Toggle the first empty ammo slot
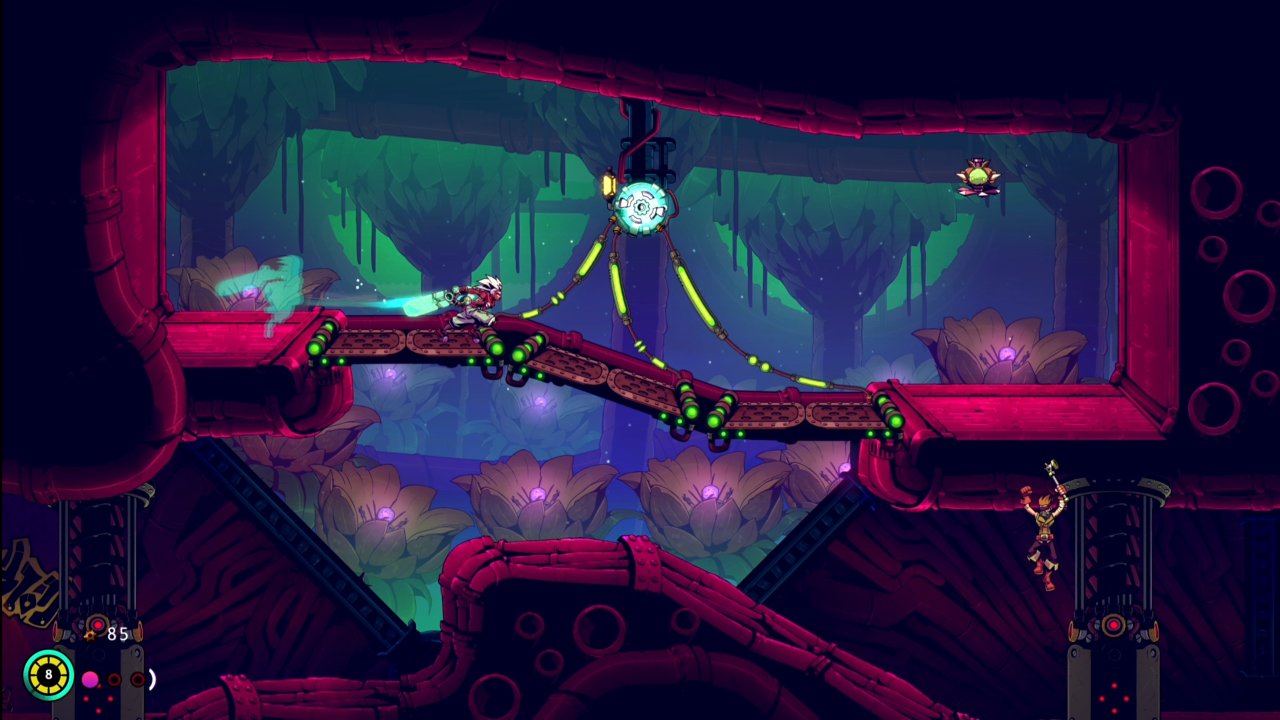 coord(114,678)
